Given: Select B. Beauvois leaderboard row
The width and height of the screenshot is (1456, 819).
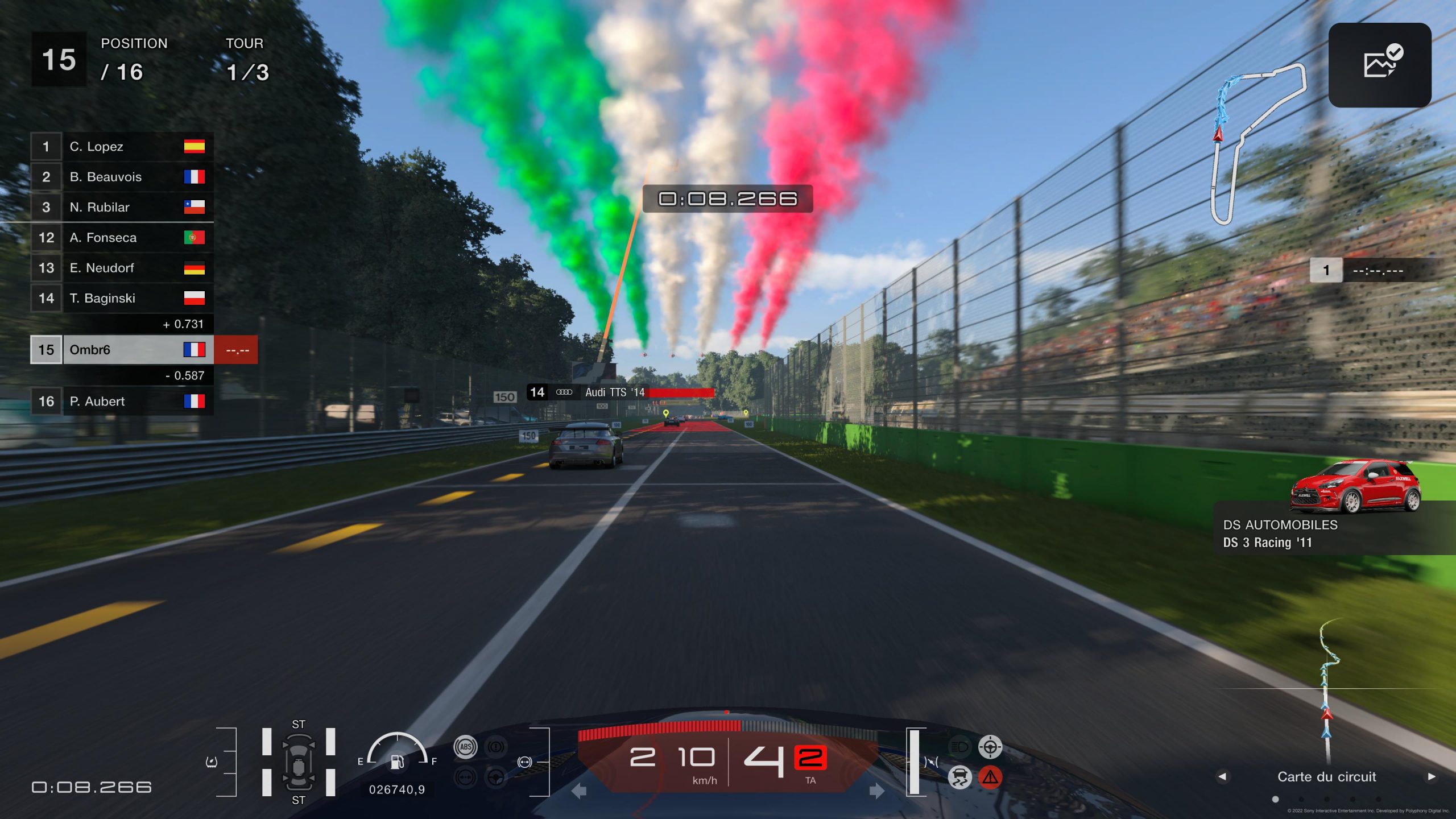Looking at the screenshot, I should coord(122,177).
